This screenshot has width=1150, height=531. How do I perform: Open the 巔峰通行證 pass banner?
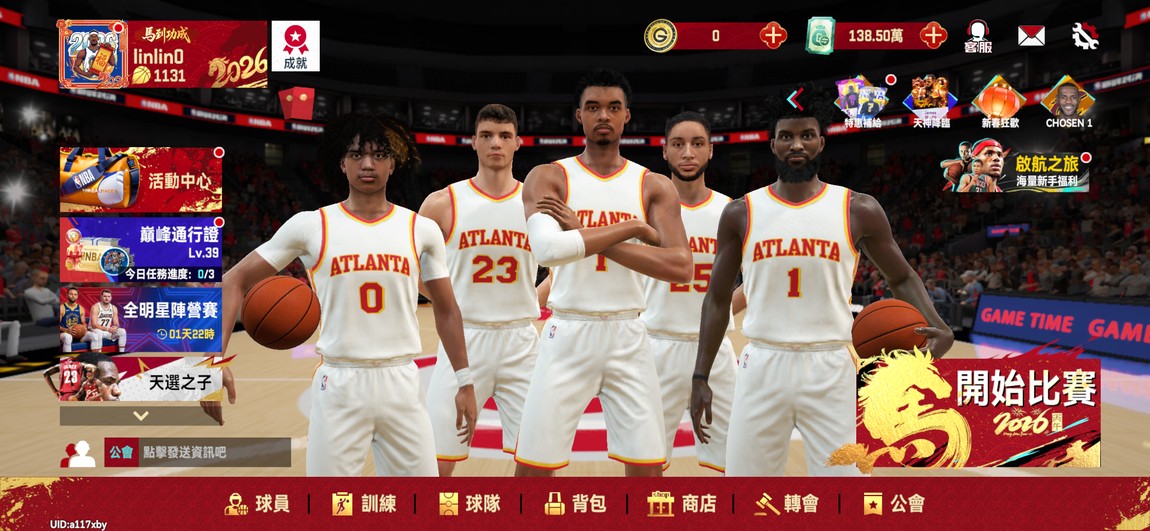pos(141,249)
